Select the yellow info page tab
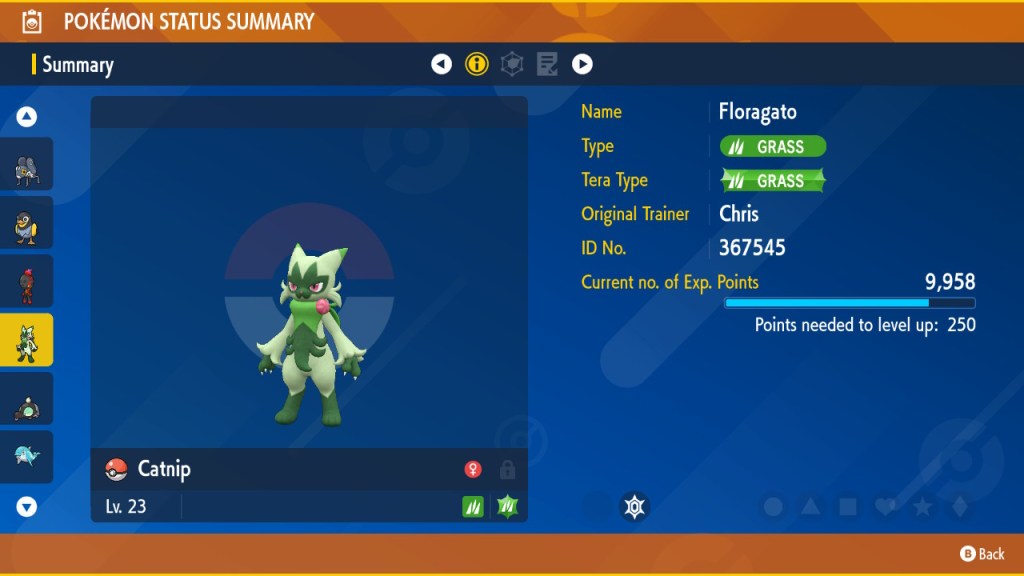Viewport: 1024px width, 576px height. 477,65
